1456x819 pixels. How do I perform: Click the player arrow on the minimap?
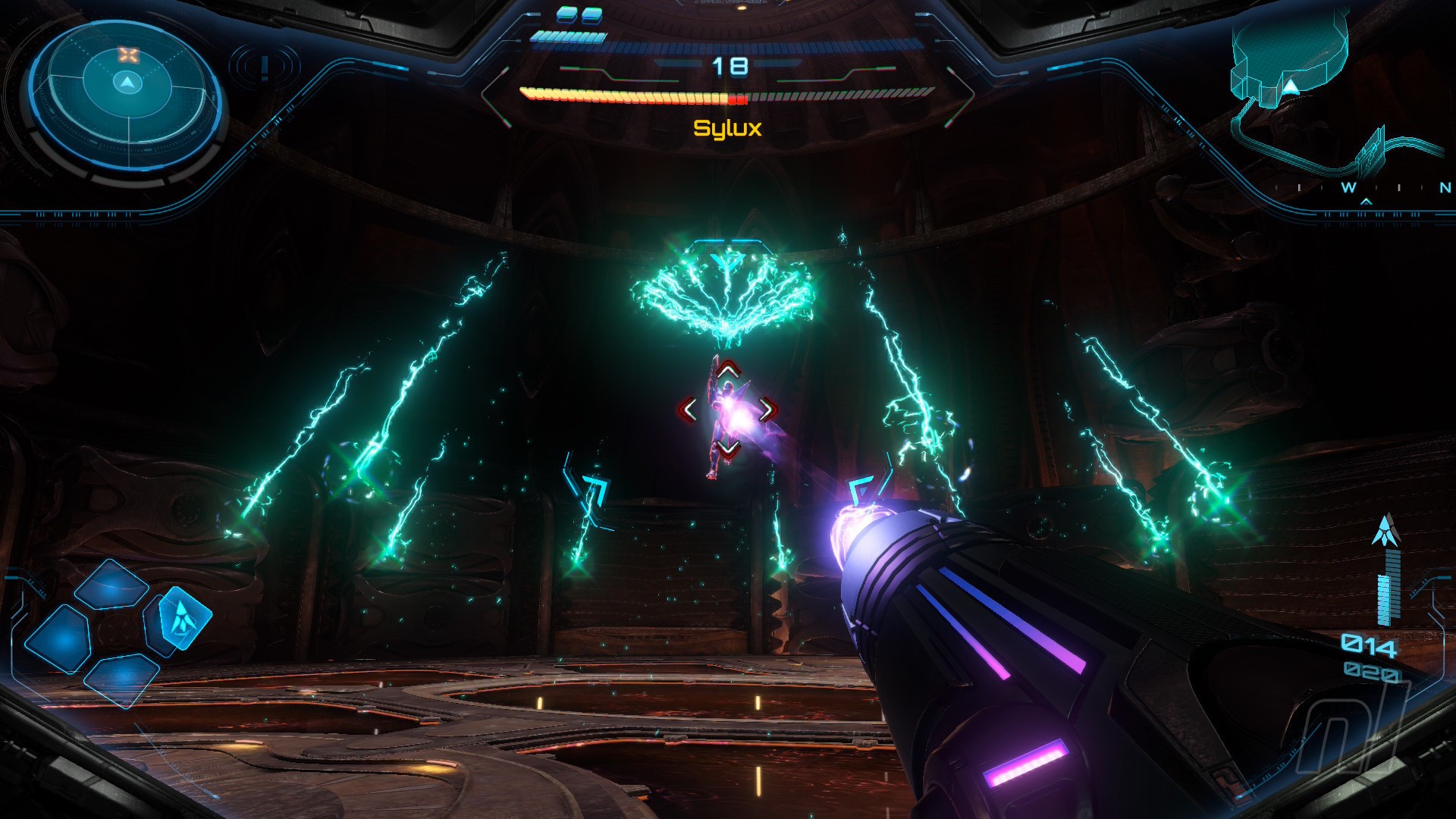tap(1291, 86)
